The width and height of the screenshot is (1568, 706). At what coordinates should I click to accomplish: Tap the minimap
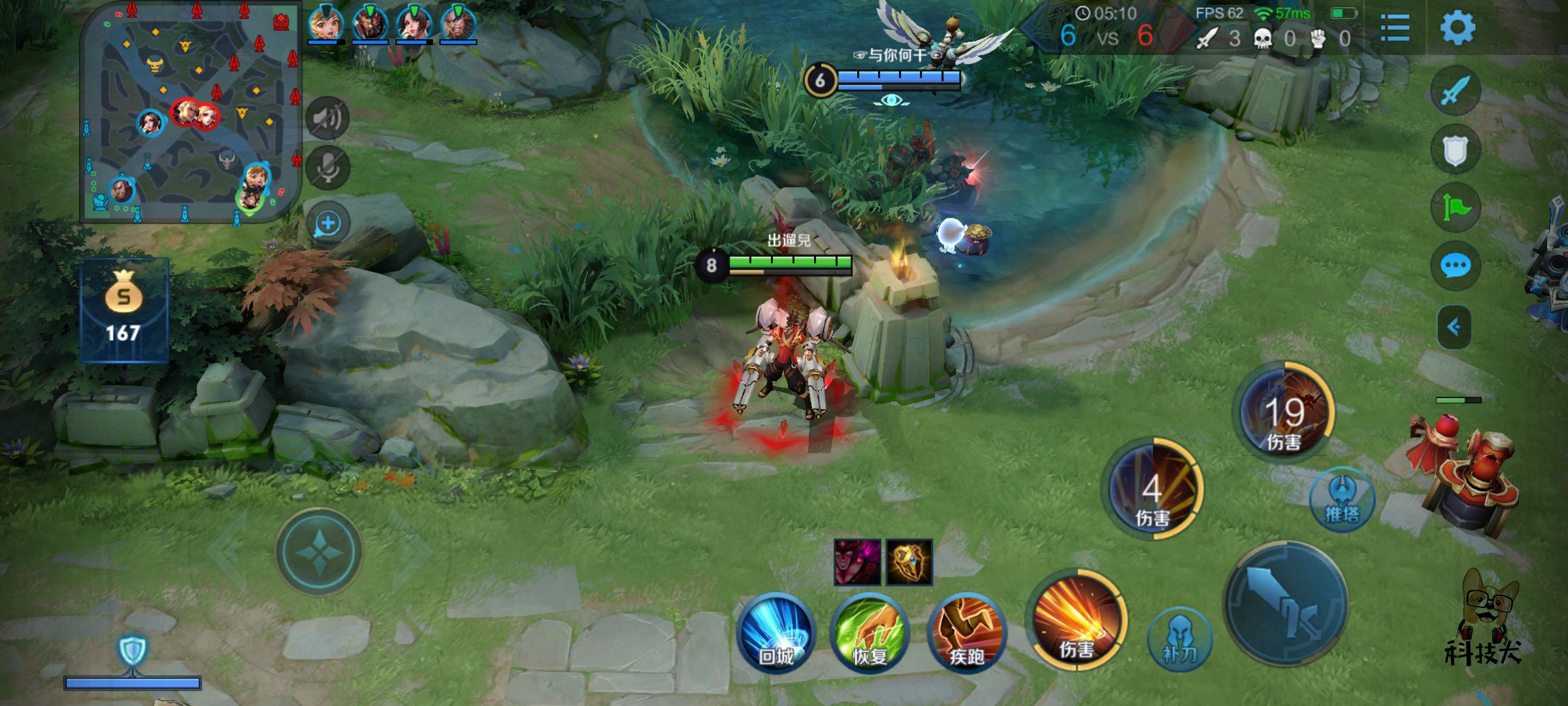coord(189,112)
